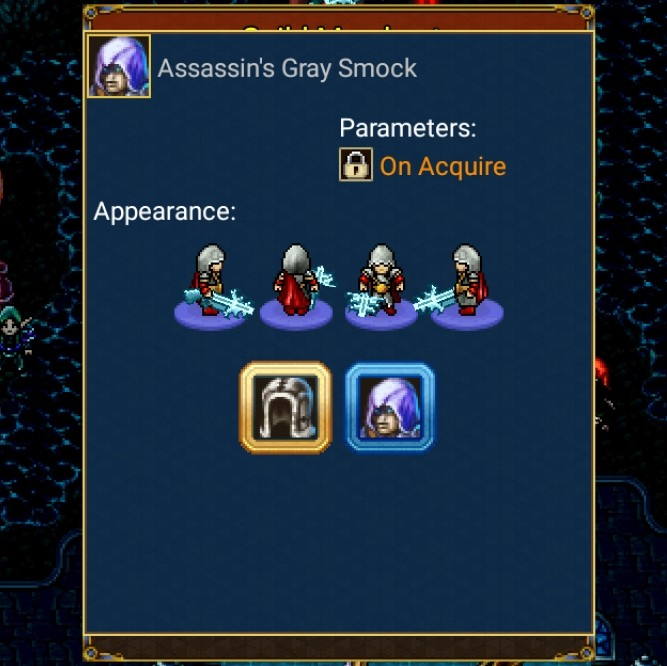Select the gold-framed steel helmet icon
The width and height of the screenshot is (667, 666).
[x=285, y=407]
